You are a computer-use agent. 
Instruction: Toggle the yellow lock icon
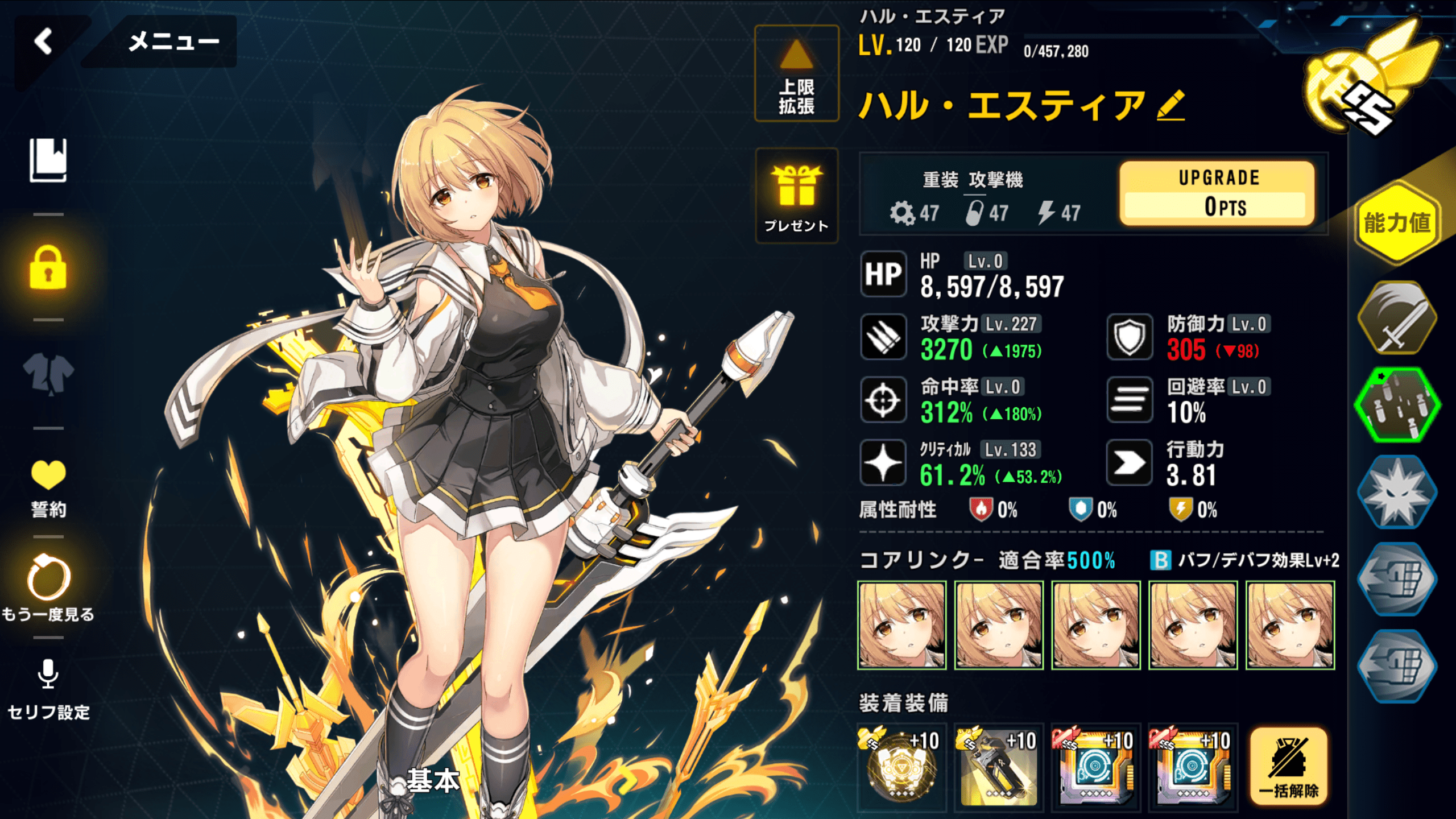tap(48, 268)
